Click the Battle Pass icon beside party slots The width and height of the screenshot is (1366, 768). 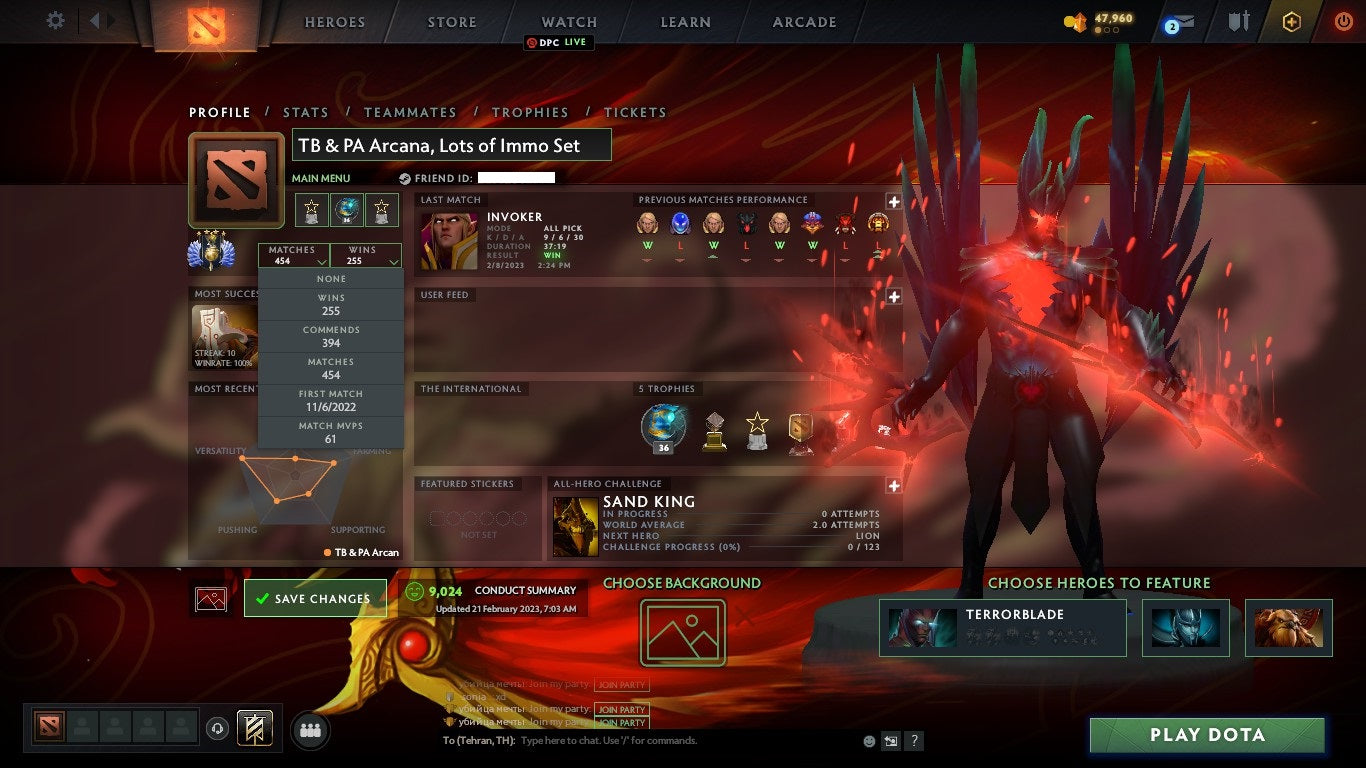click(255, 729)
